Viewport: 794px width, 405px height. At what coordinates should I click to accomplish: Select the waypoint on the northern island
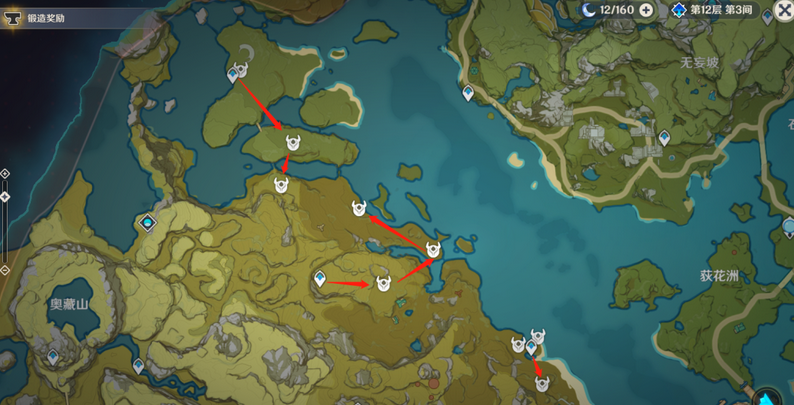point(233,73)
